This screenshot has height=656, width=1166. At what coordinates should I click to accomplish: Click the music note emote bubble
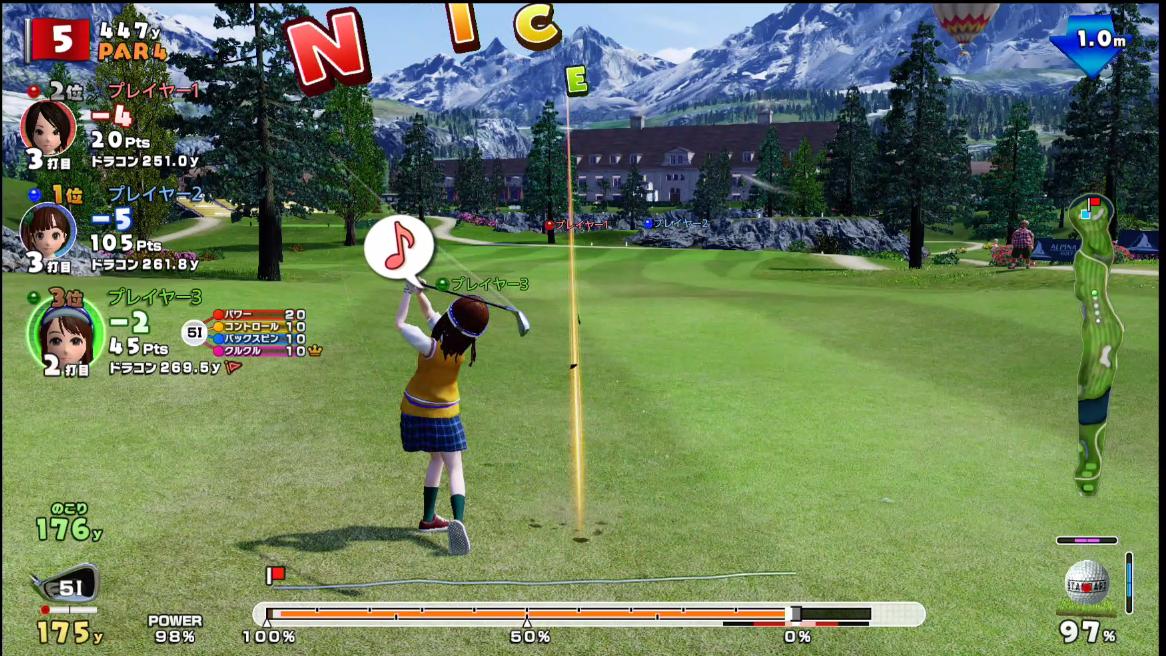pyautogui.click(x=398, y=246)
